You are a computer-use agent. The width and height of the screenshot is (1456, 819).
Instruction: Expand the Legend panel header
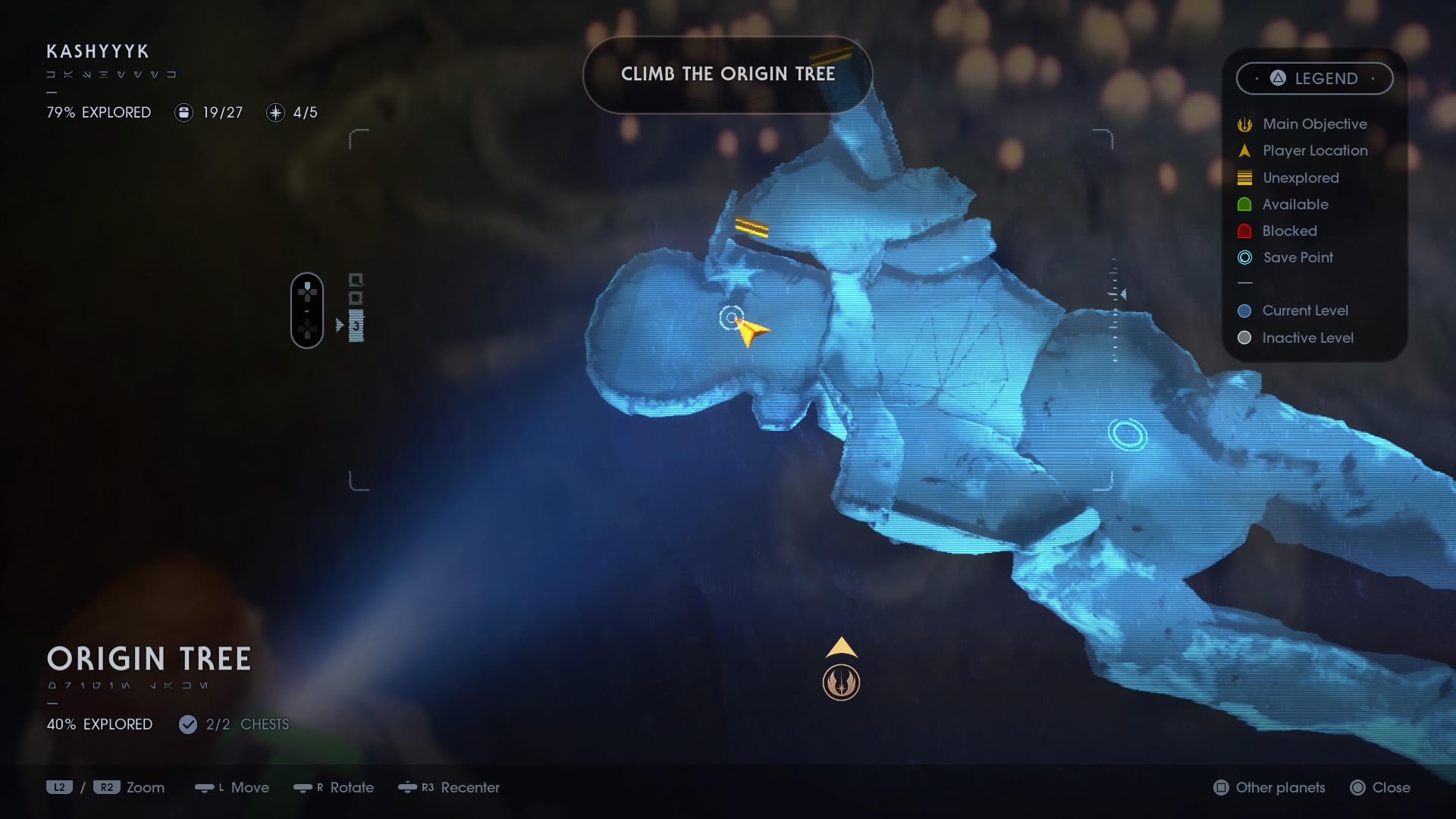pyautogui.click(x=1314, y=78)
